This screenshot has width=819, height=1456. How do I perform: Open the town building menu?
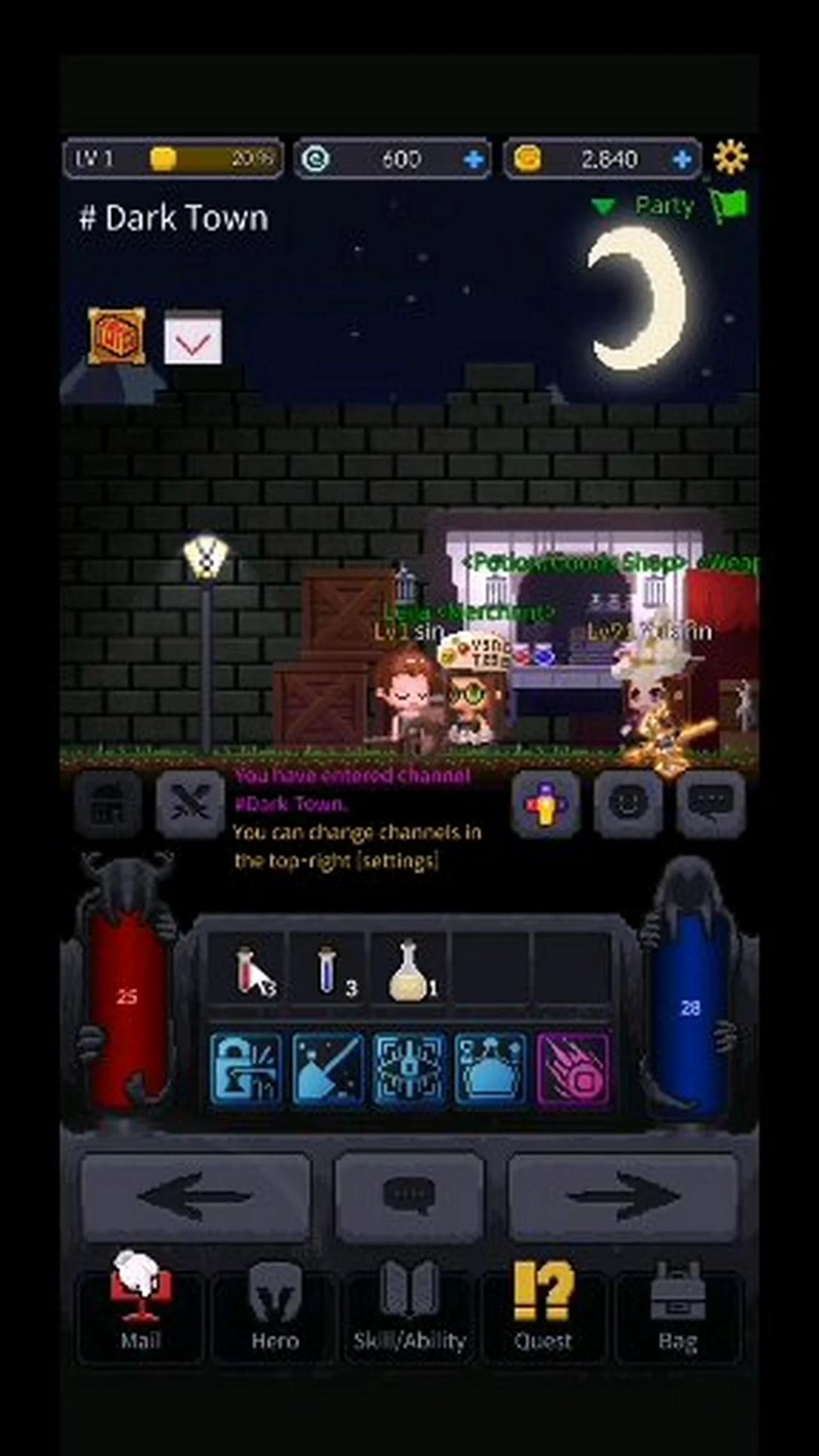(110, 803)
